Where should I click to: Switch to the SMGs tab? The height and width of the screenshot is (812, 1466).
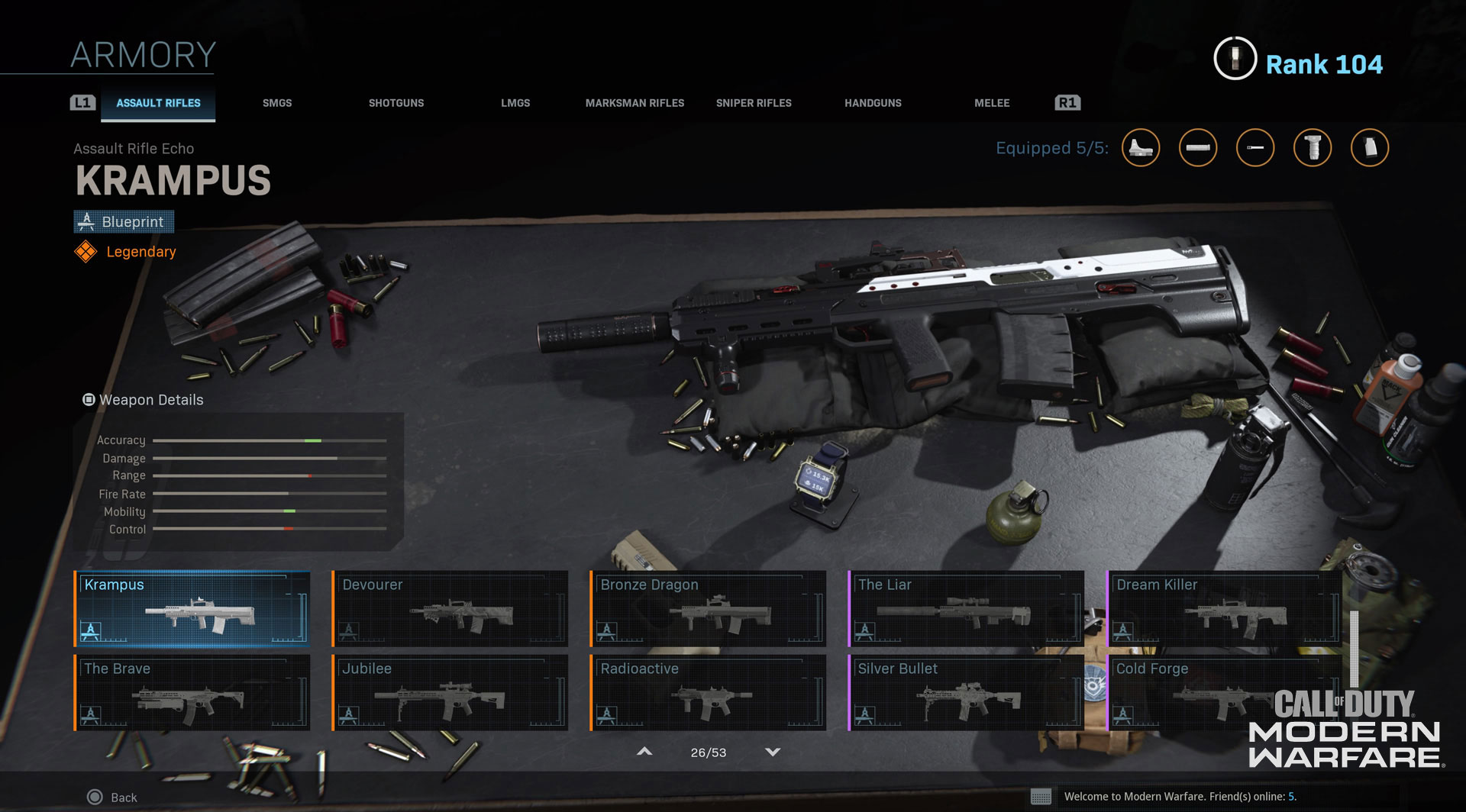(277, 103)
